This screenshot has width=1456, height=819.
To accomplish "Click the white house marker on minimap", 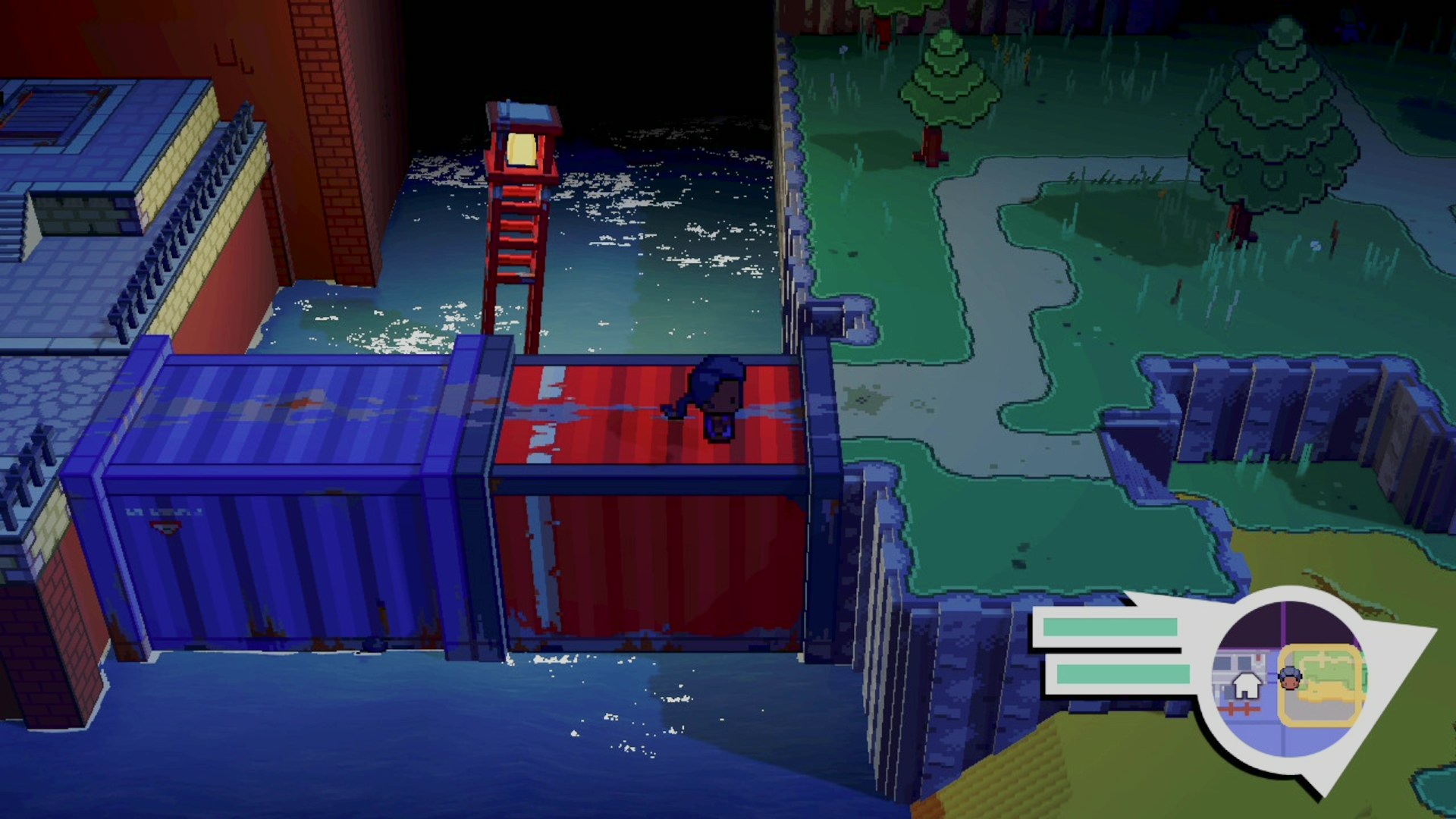I will click(x=1245, y=686).
